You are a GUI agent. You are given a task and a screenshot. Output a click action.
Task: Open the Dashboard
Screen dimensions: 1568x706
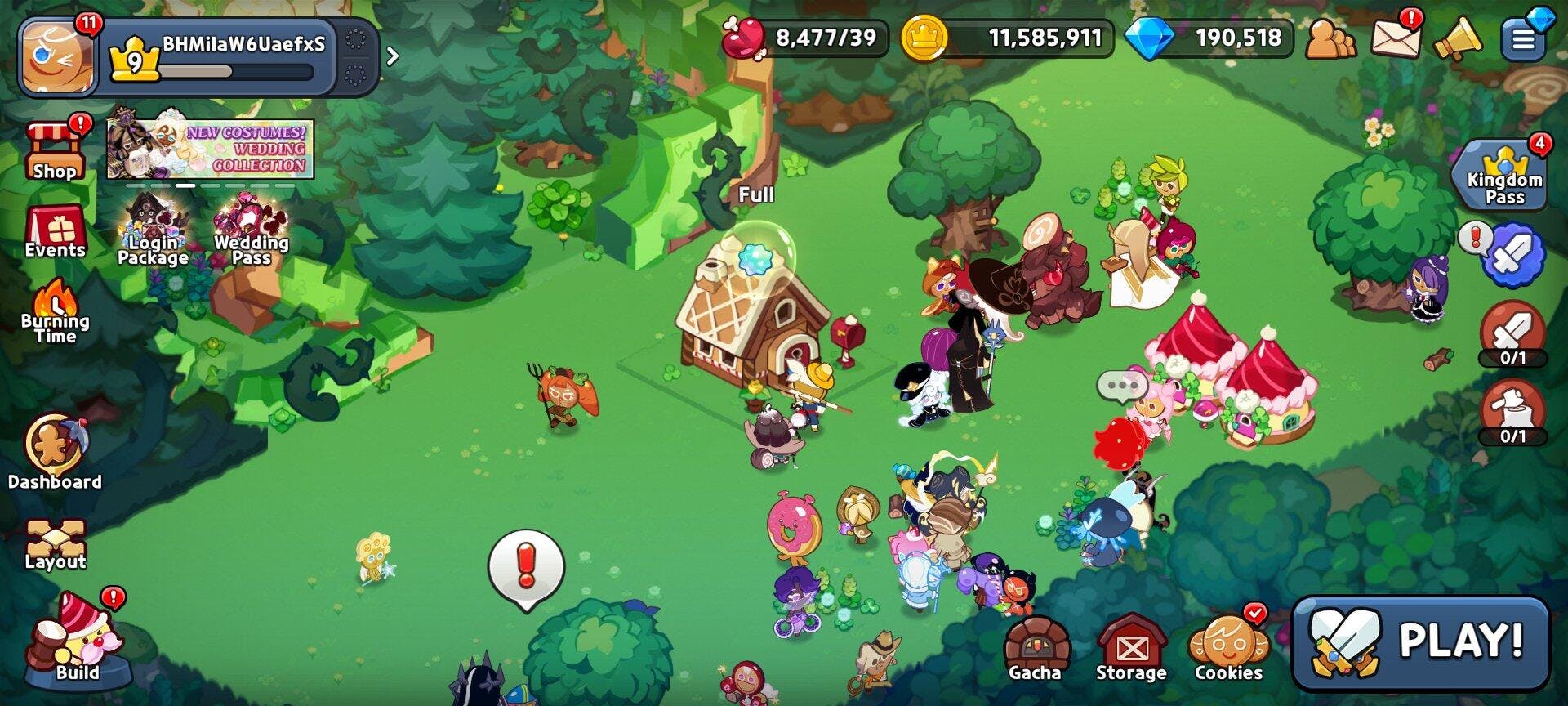[x=55, y=452]
